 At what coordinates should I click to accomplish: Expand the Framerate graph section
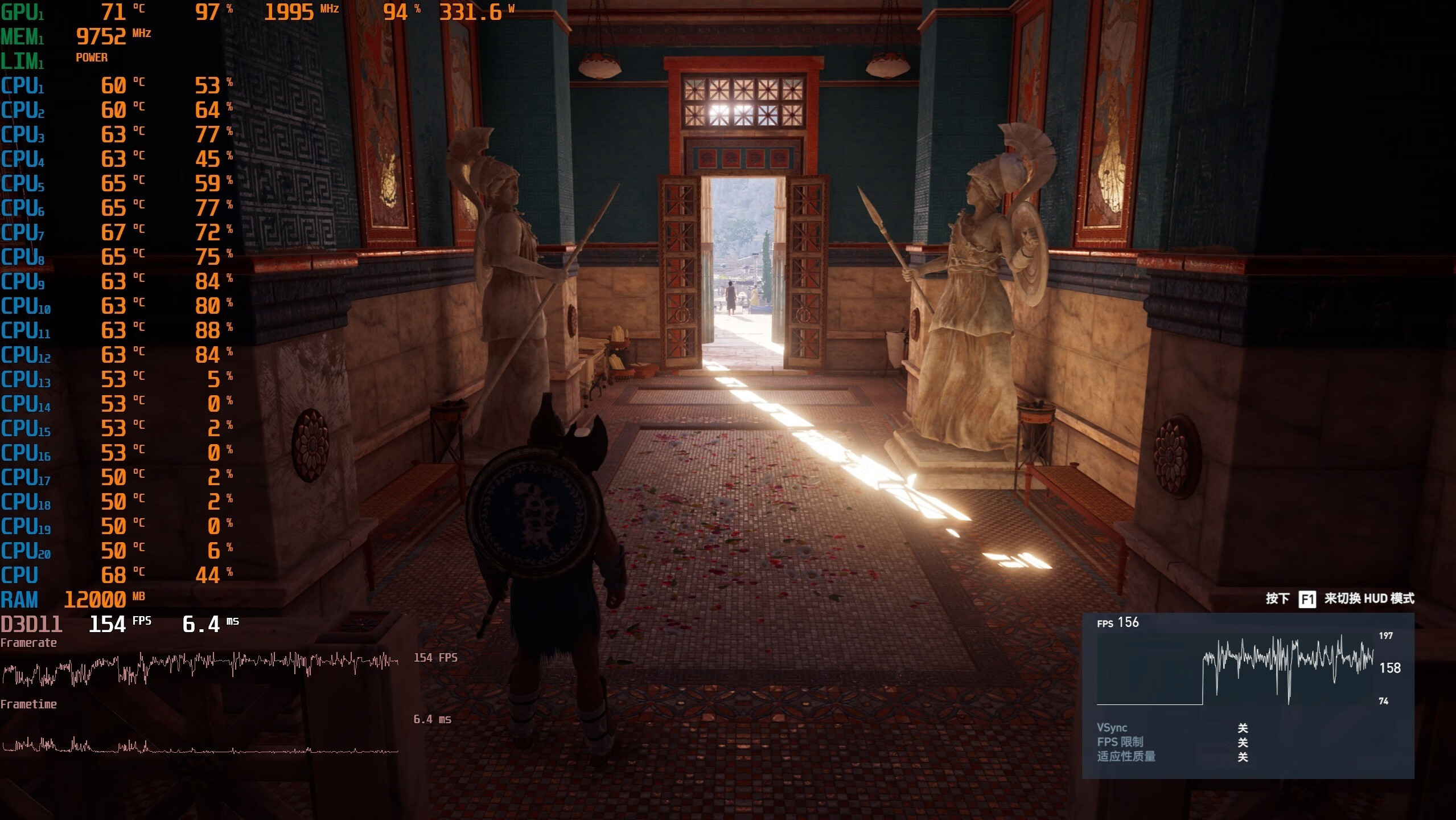(30, 642)
